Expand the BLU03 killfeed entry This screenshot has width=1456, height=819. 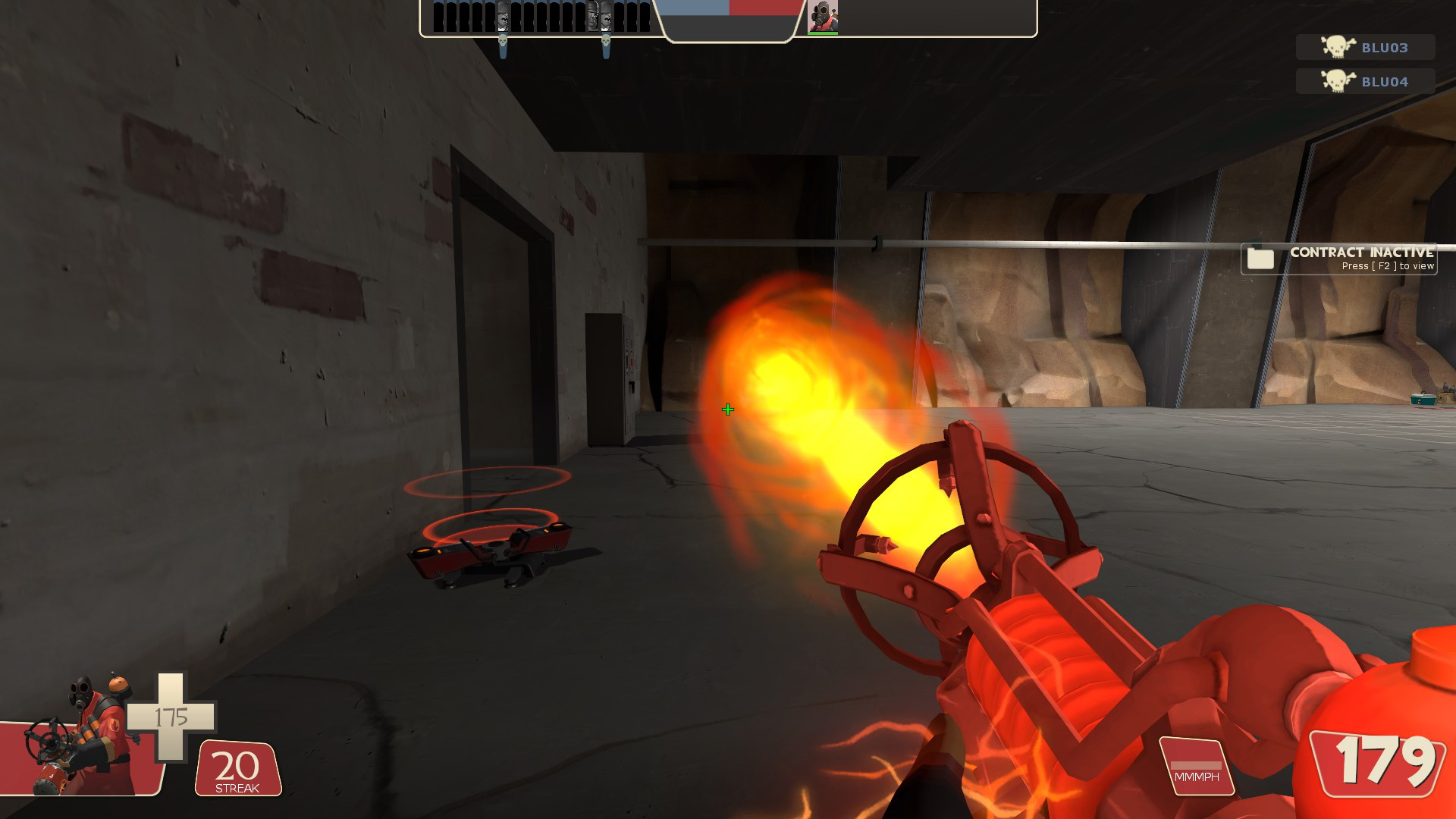1365,48
